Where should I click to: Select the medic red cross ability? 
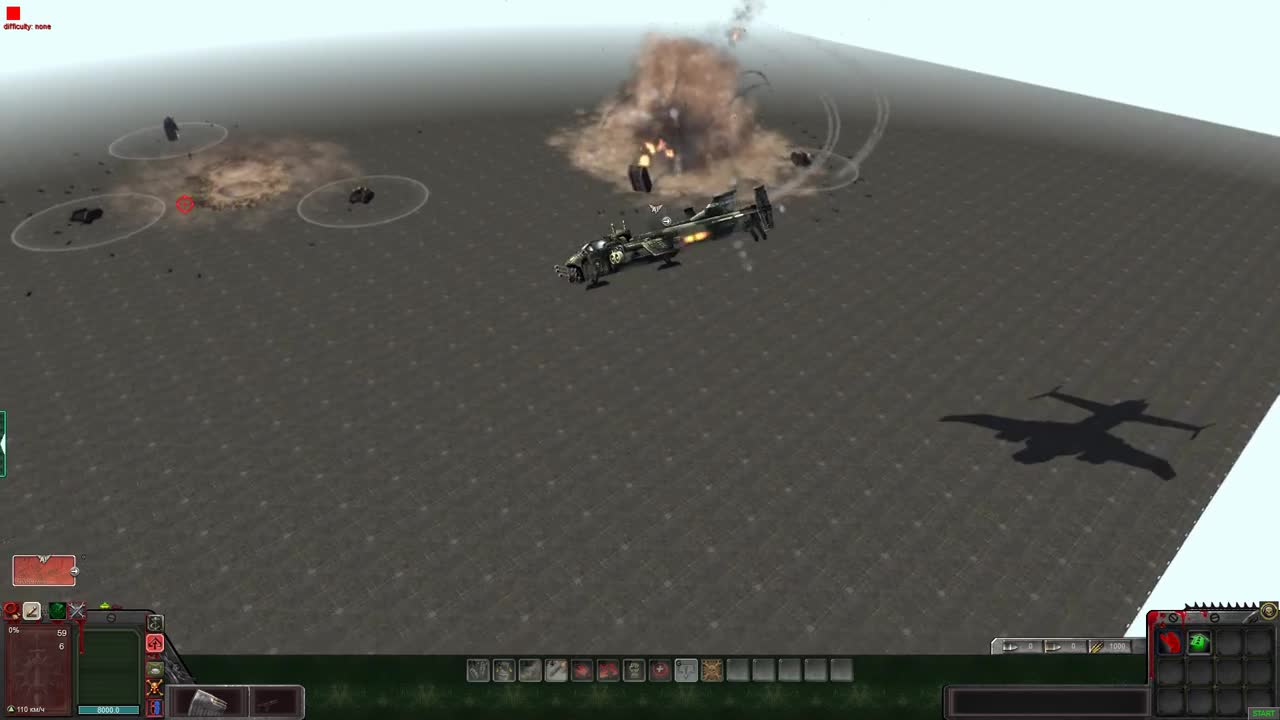pyautogui.click(x=660, y=670)
